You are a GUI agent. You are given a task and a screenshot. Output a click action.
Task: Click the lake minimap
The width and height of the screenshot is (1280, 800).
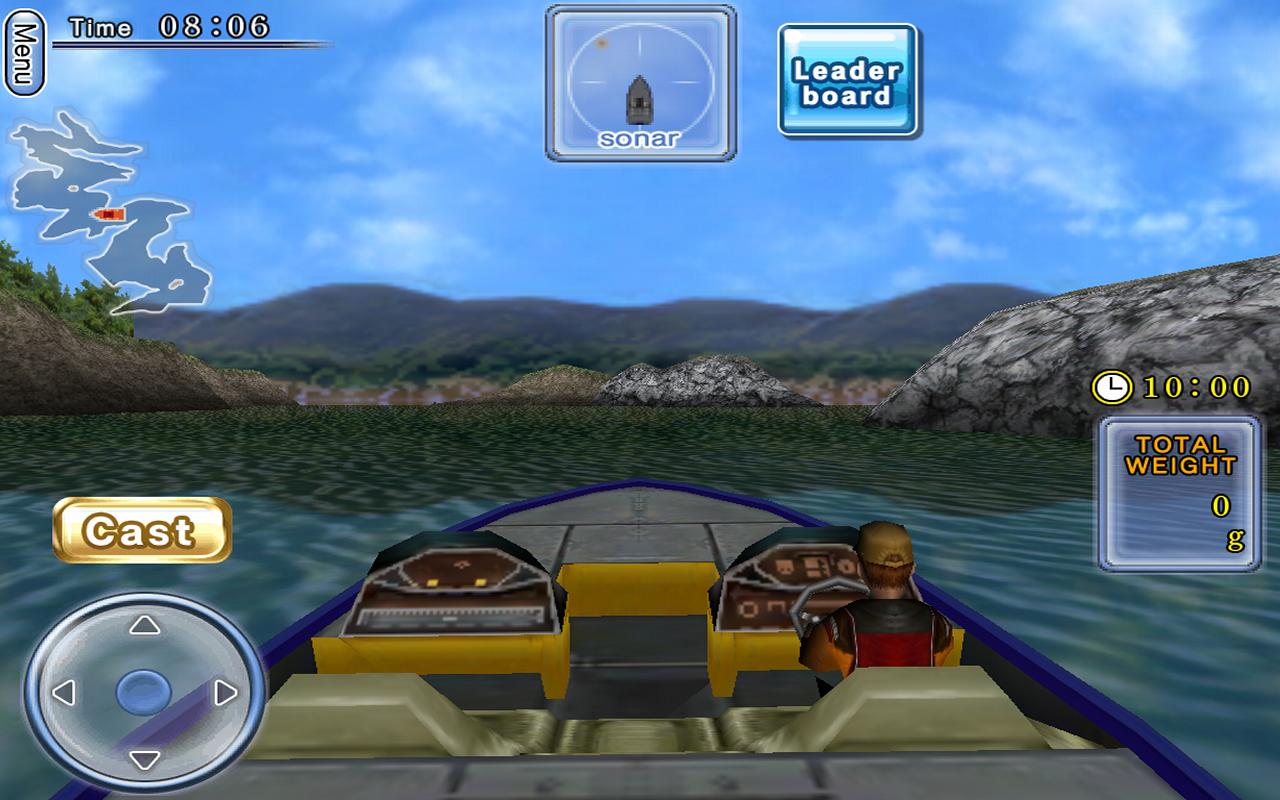pyautogui.click(x=110, y=212)
